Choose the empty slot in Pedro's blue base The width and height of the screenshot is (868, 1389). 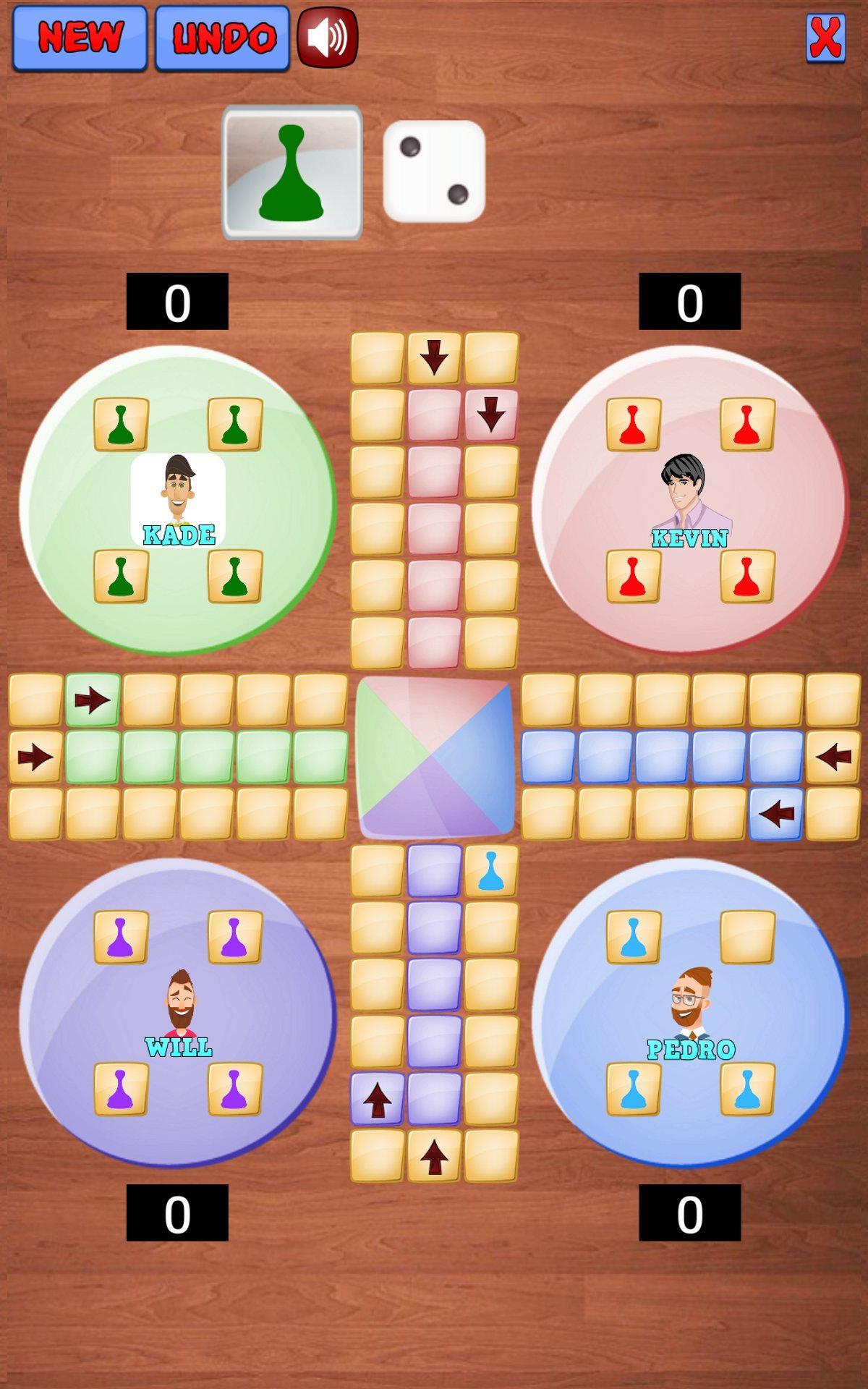(747, 937)
